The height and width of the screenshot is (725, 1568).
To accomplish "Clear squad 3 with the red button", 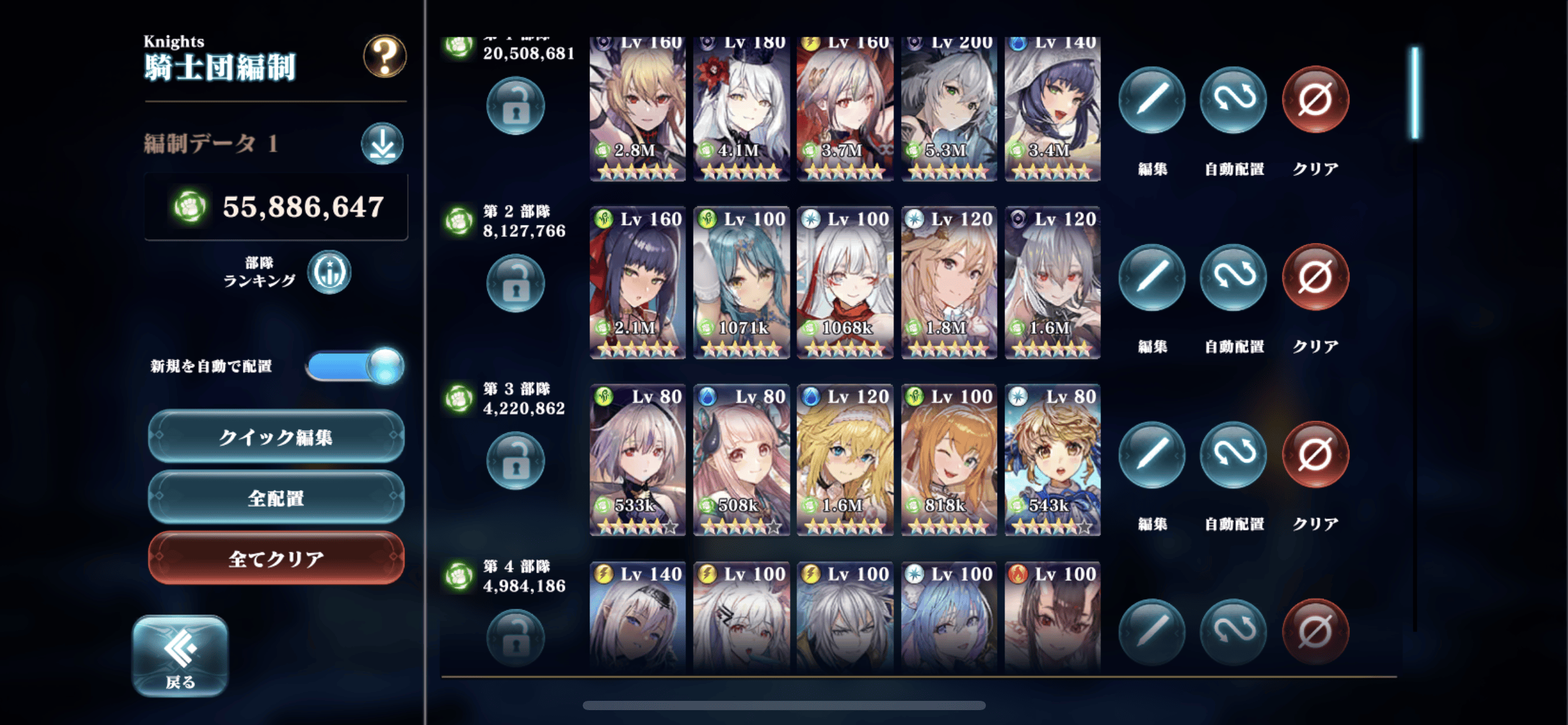I will coord(1315,454).
